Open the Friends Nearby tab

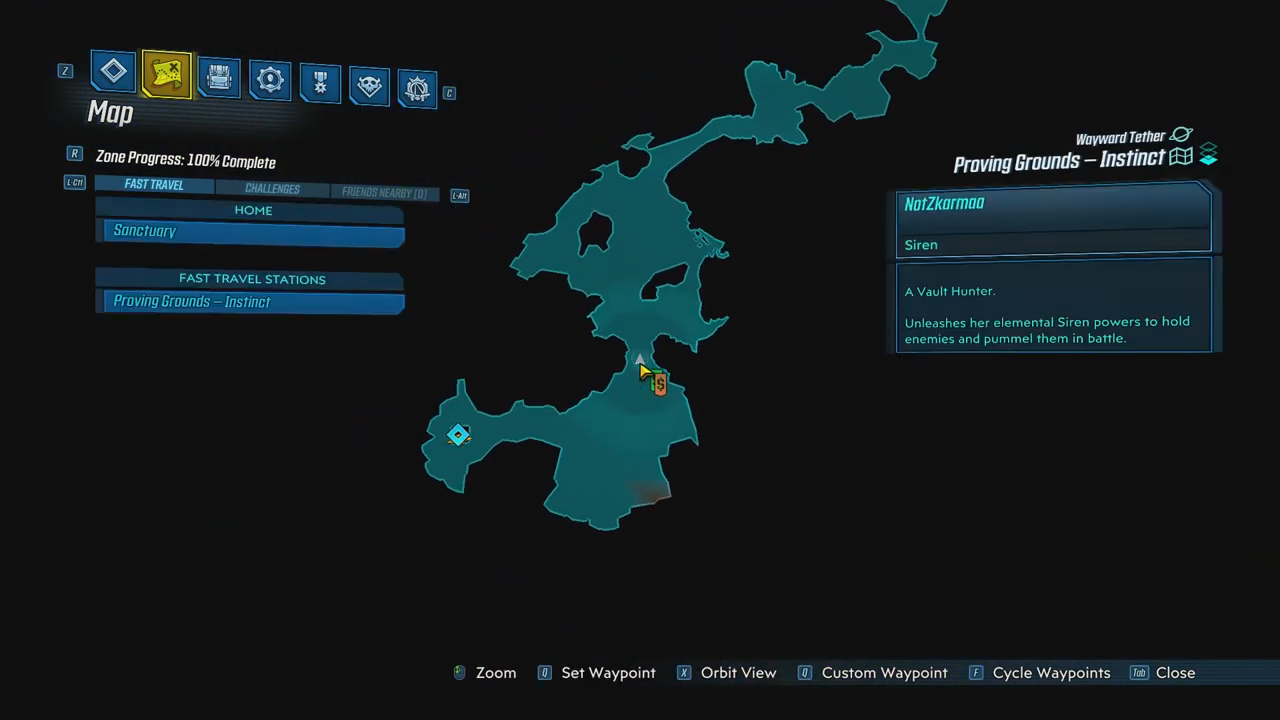pyautogui.click(x=384, y=193)
